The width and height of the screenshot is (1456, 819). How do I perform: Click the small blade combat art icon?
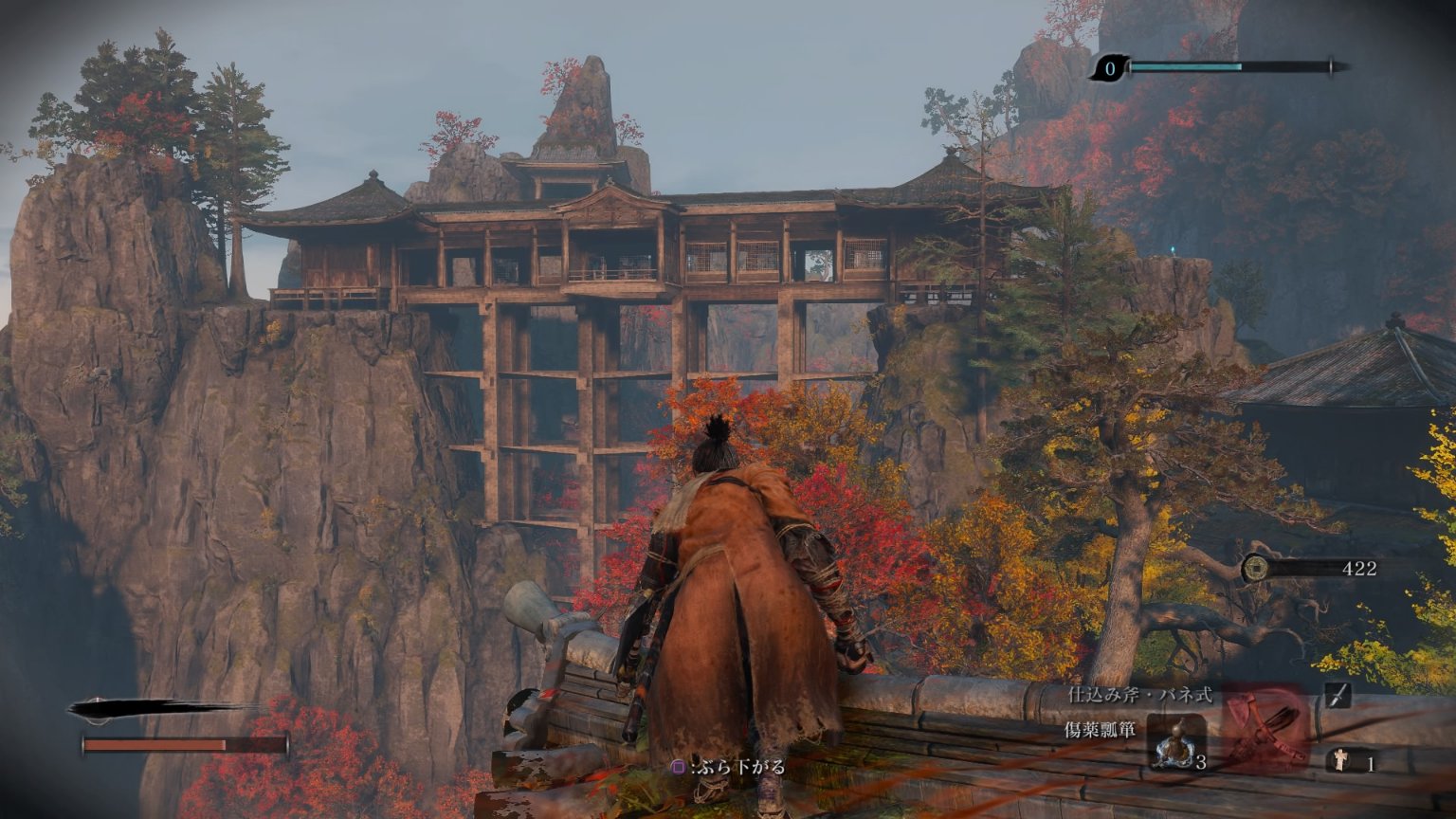pos(1338,696)
